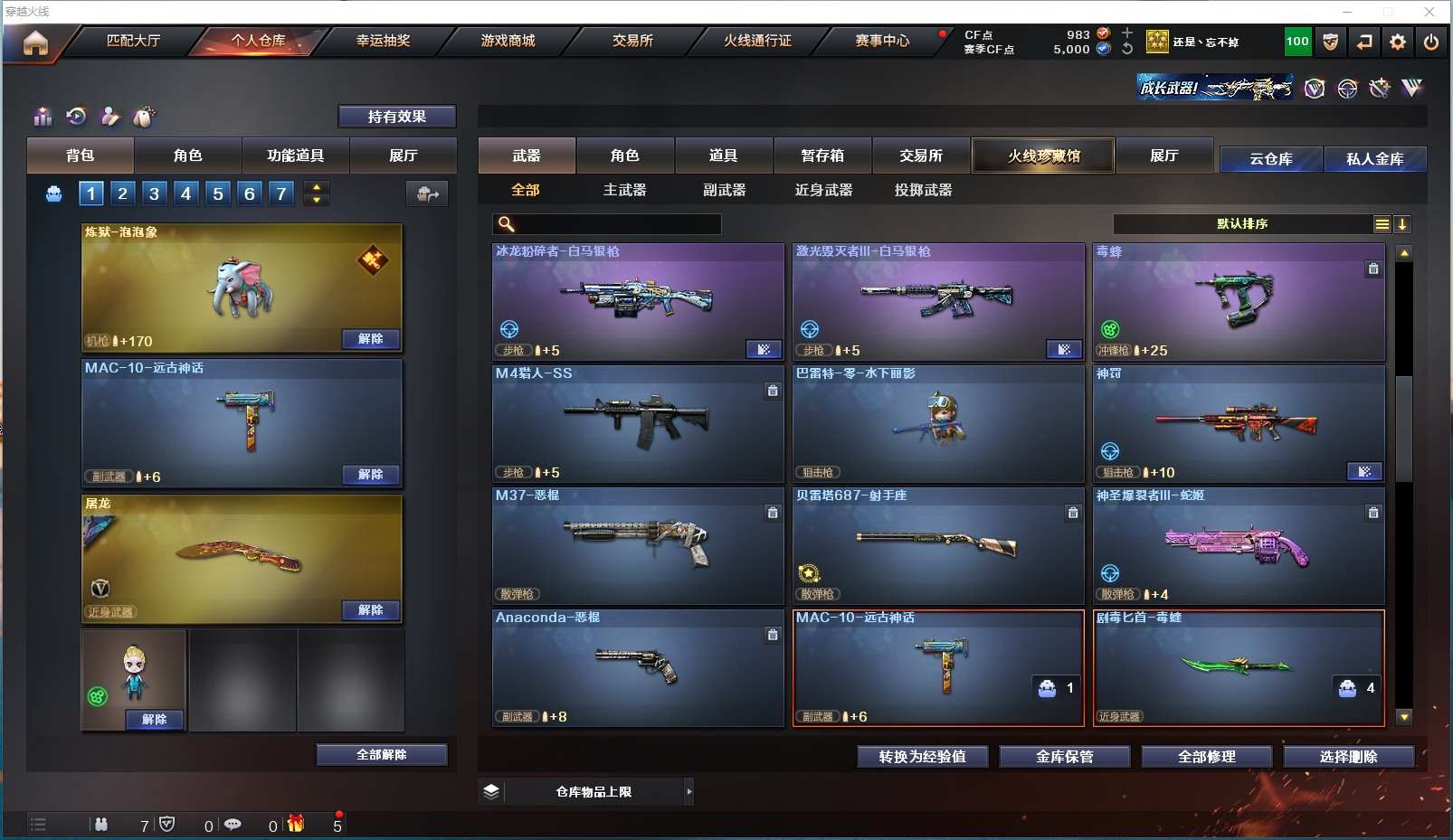Click 全部修理 repair all button
1453x840 pixels.
[x=1206, y=757]
